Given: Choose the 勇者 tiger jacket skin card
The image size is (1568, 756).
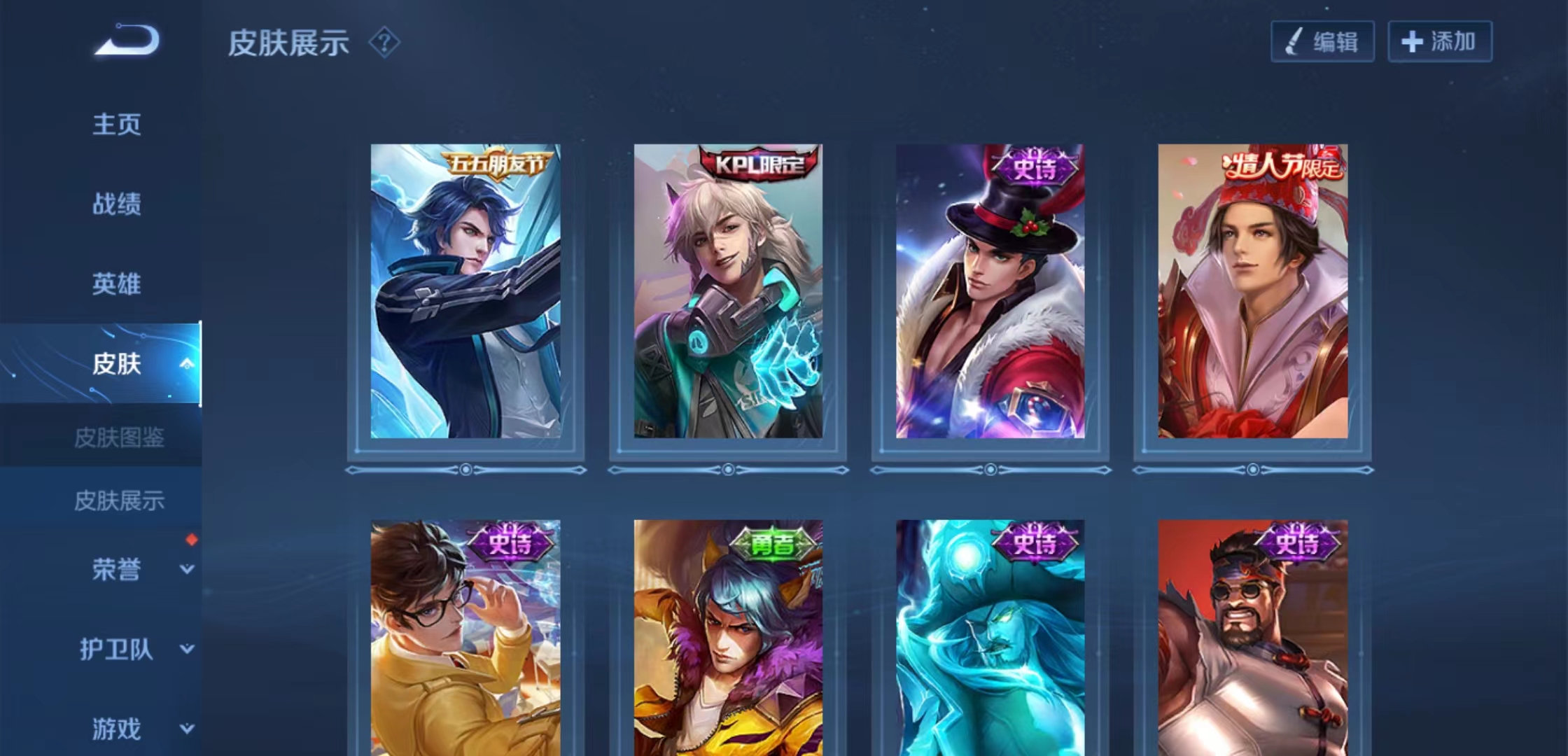Looking at the screenshot, I should pyautogui.click(x=728, y=637).
